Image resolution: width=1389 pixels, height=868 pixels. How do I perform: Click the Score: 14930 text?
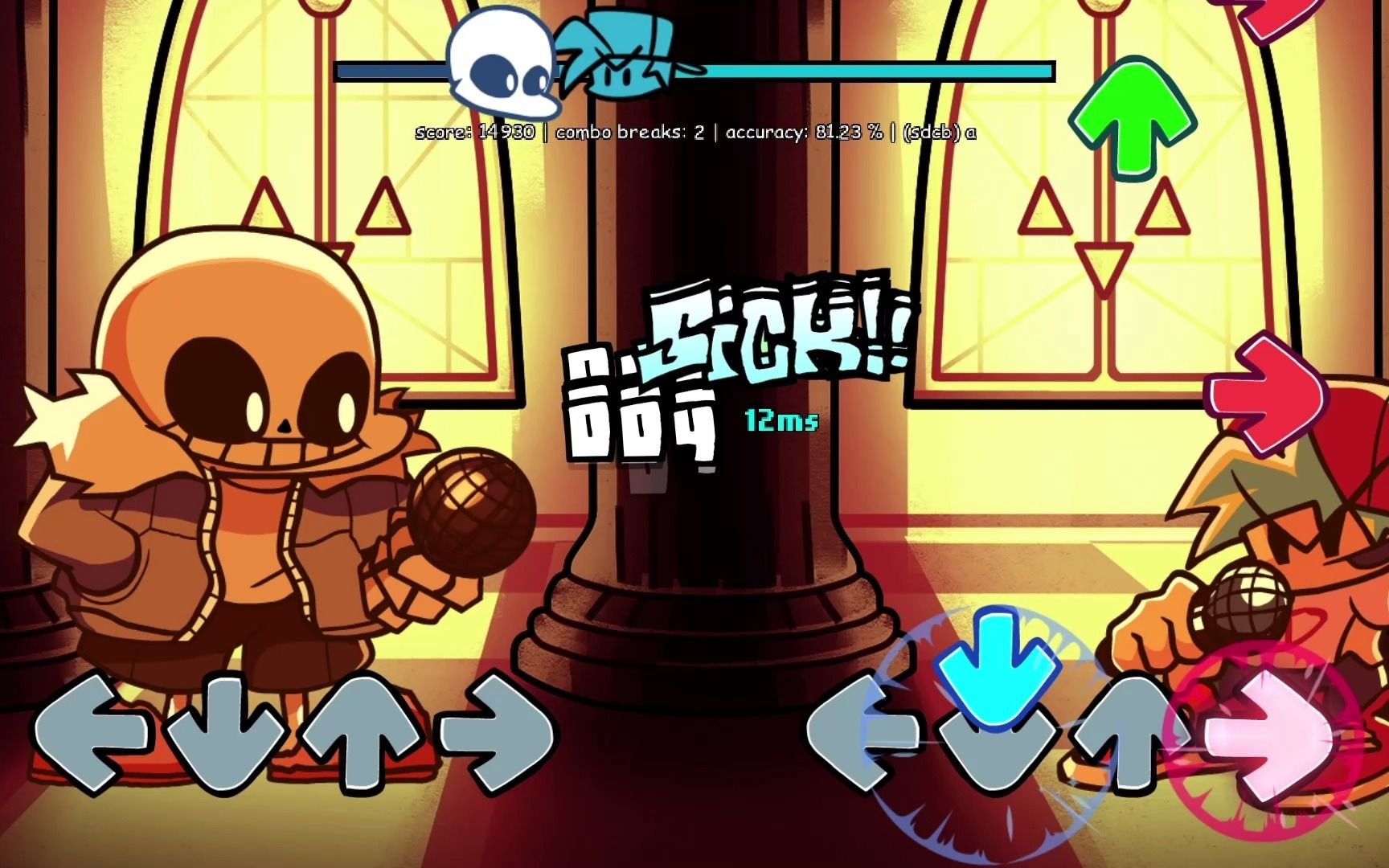477,130
